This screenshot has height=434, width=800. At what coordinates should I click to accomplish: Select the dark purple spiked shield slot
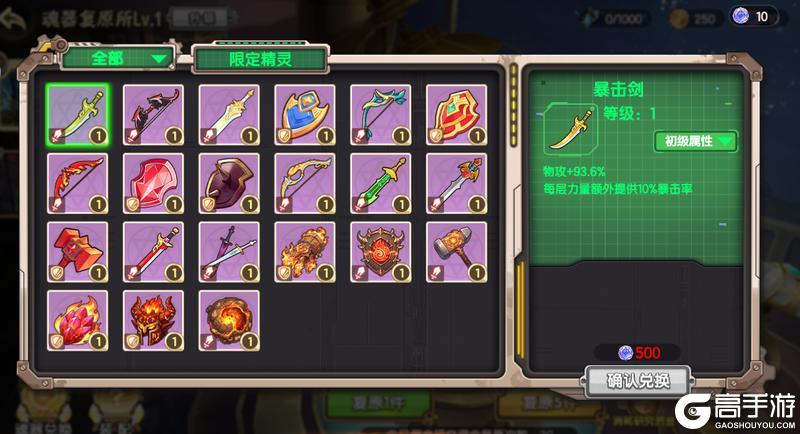tap(229, 183)
